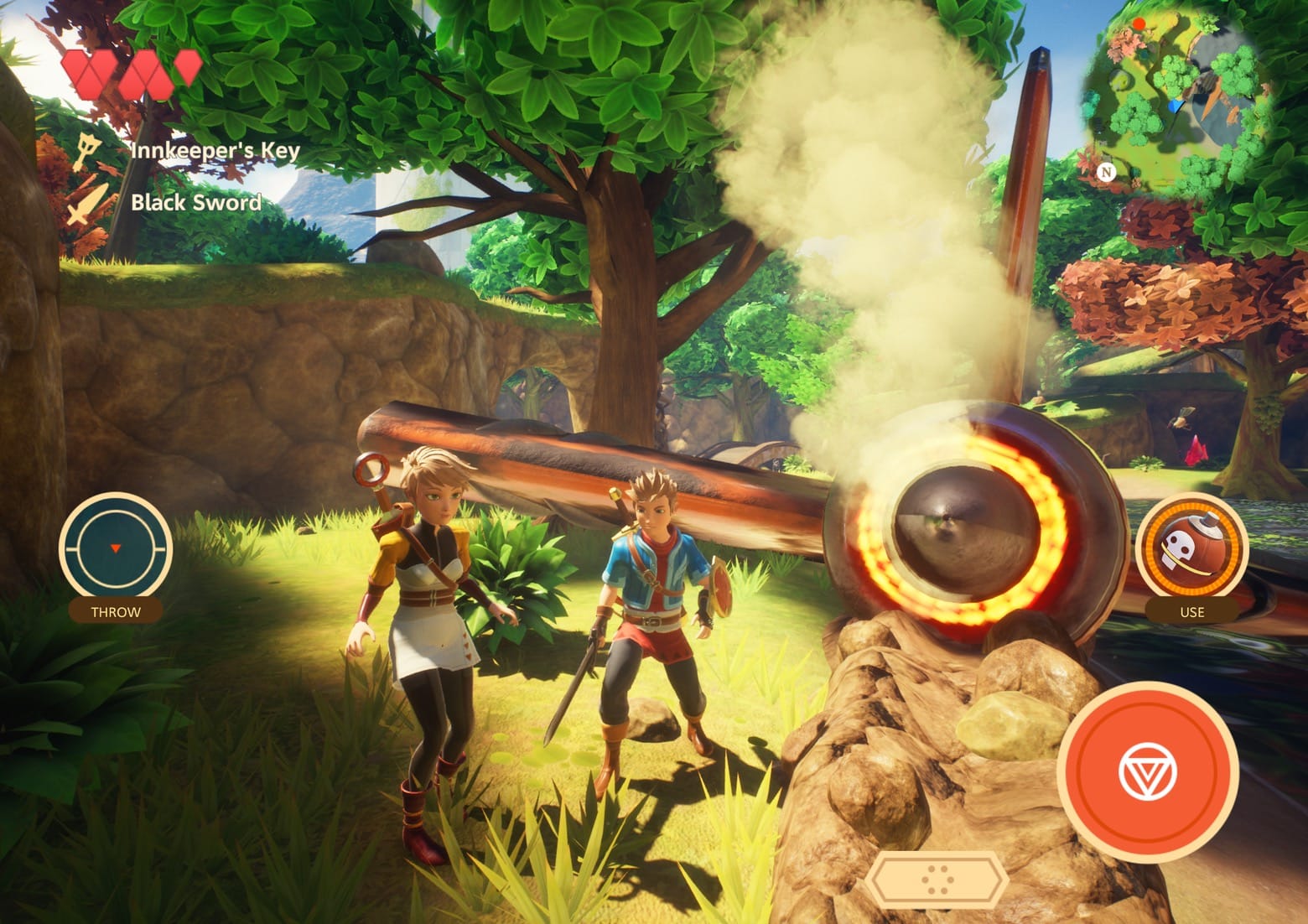Select the Innkeeper's Key objective

[x=215, y=151]
